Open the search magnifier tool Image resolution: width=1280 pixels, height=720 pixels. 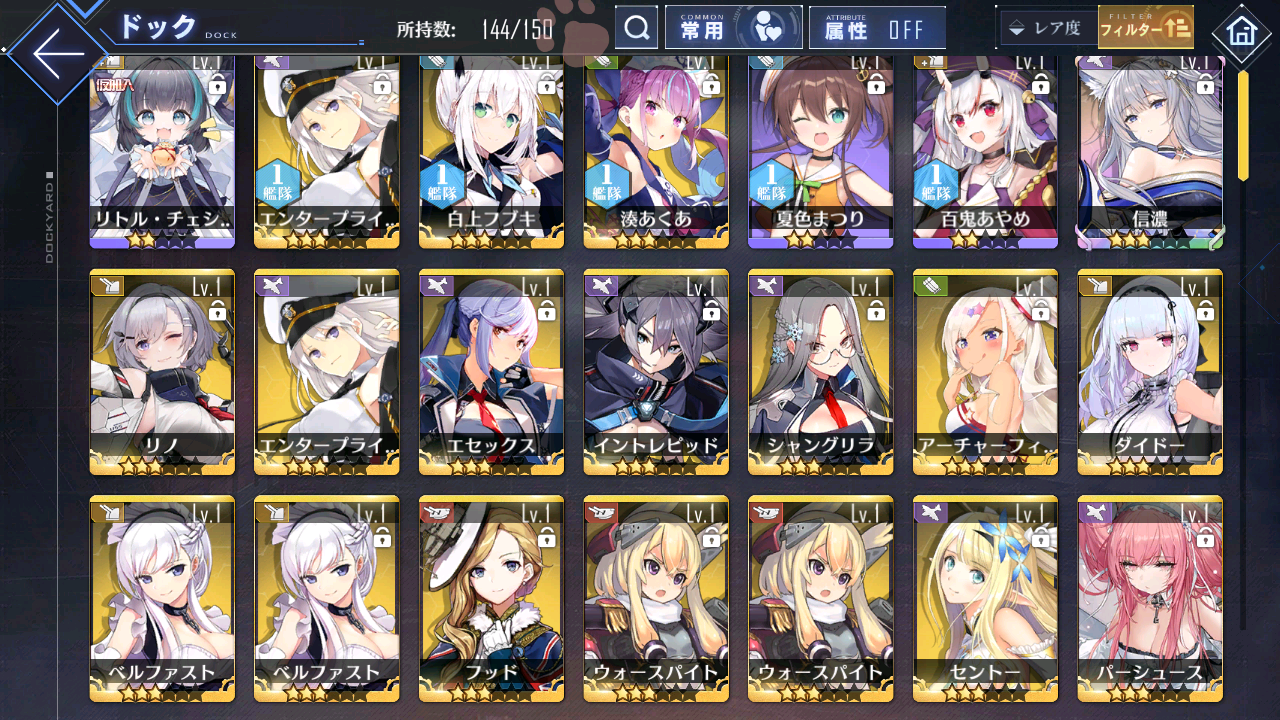tap(637, 27)
